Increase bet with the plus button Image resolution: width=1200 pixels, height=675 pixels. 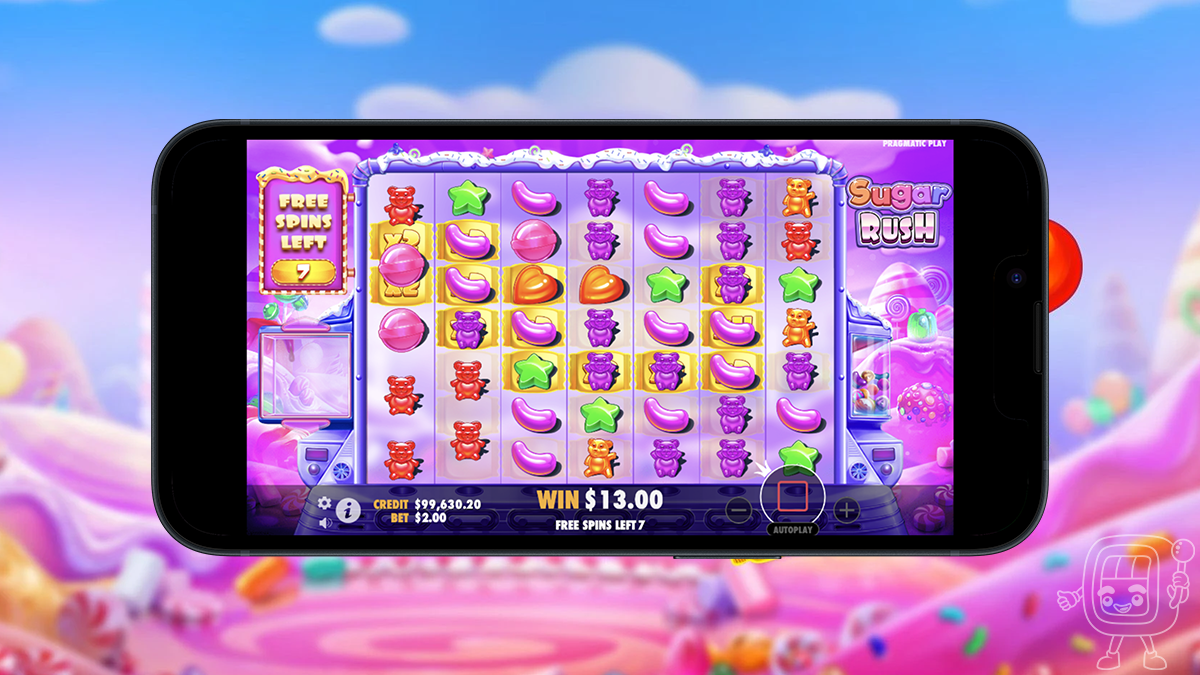pyautogui.click(x=846, y=510)
